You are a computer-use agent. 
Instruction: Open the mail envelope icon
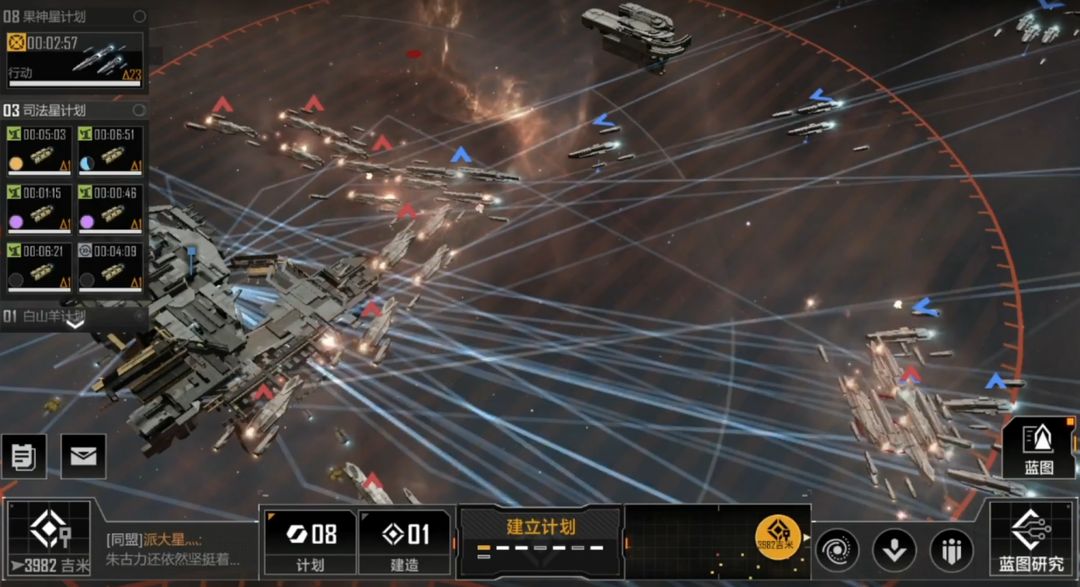point(84,456)
